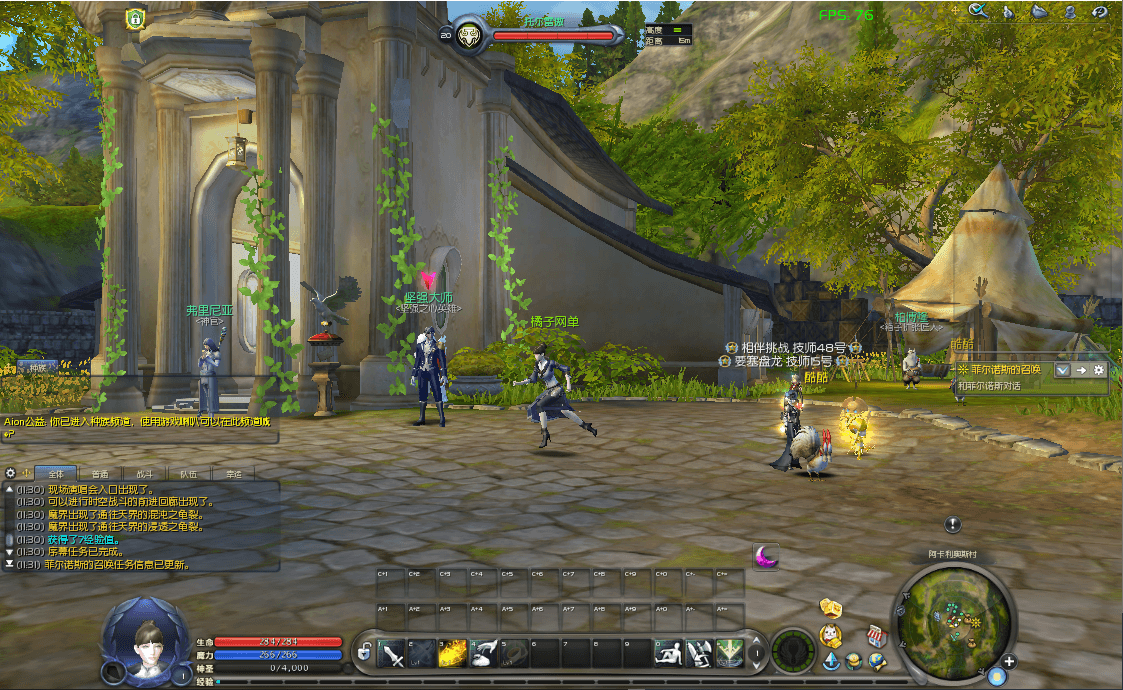Trigger the sitting rest skill on hotbar

670,654
